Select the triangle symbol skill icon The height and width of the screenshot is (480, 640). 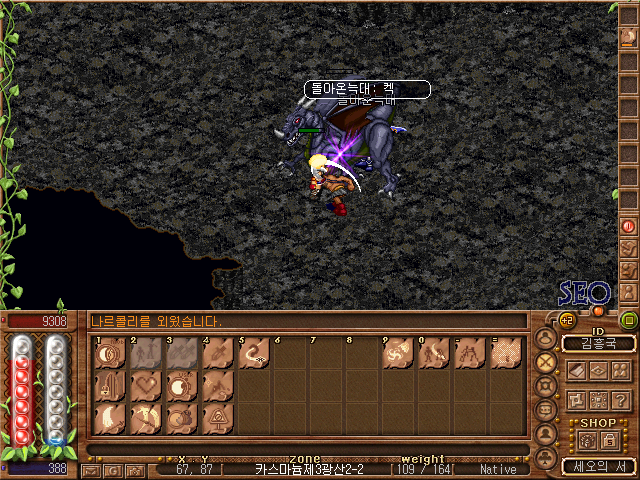217,418
